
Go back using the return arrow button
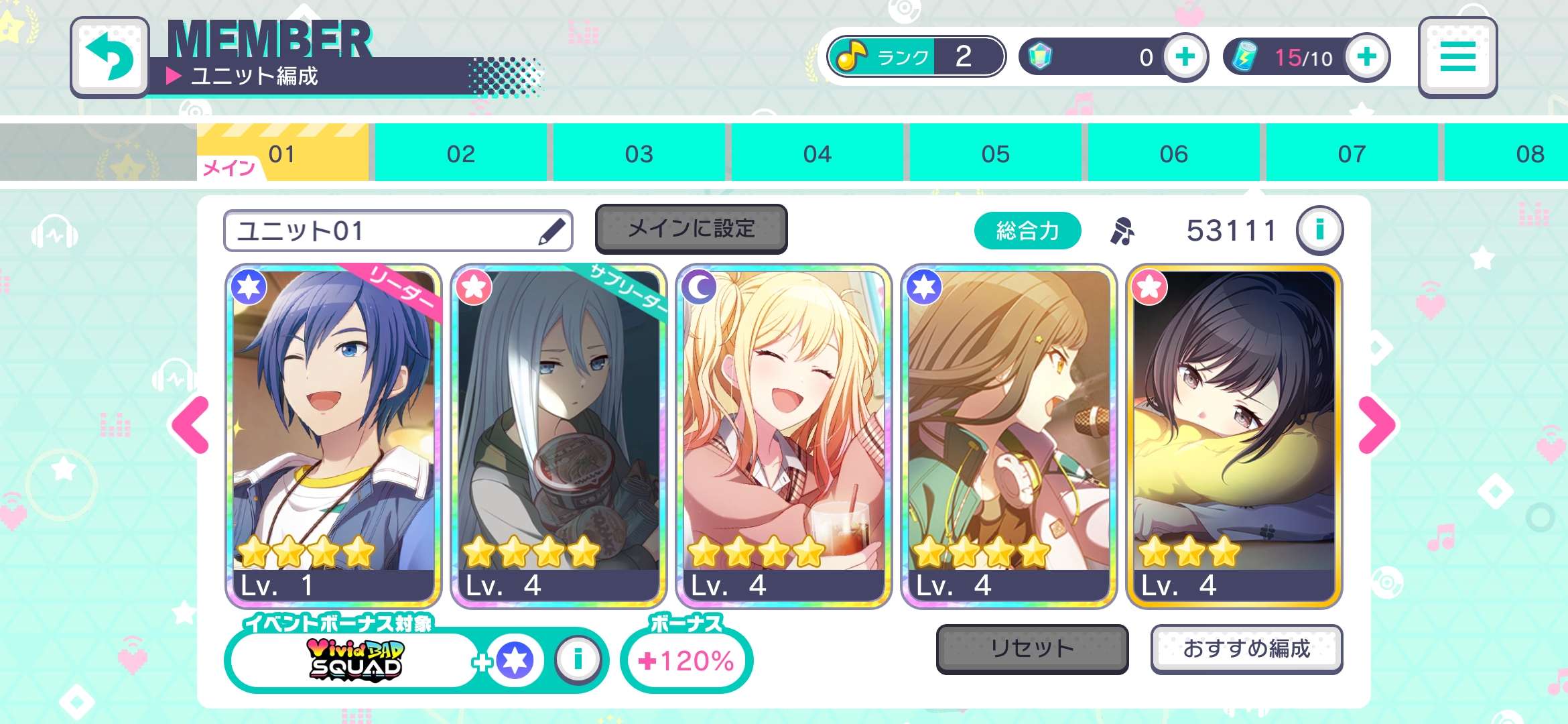[x=110, y=57]
